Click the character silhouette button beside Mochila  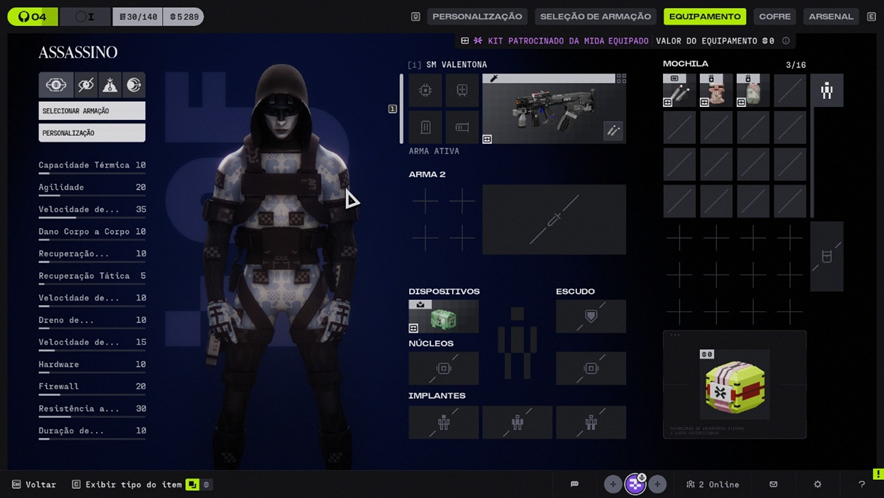tap(827, 91)
